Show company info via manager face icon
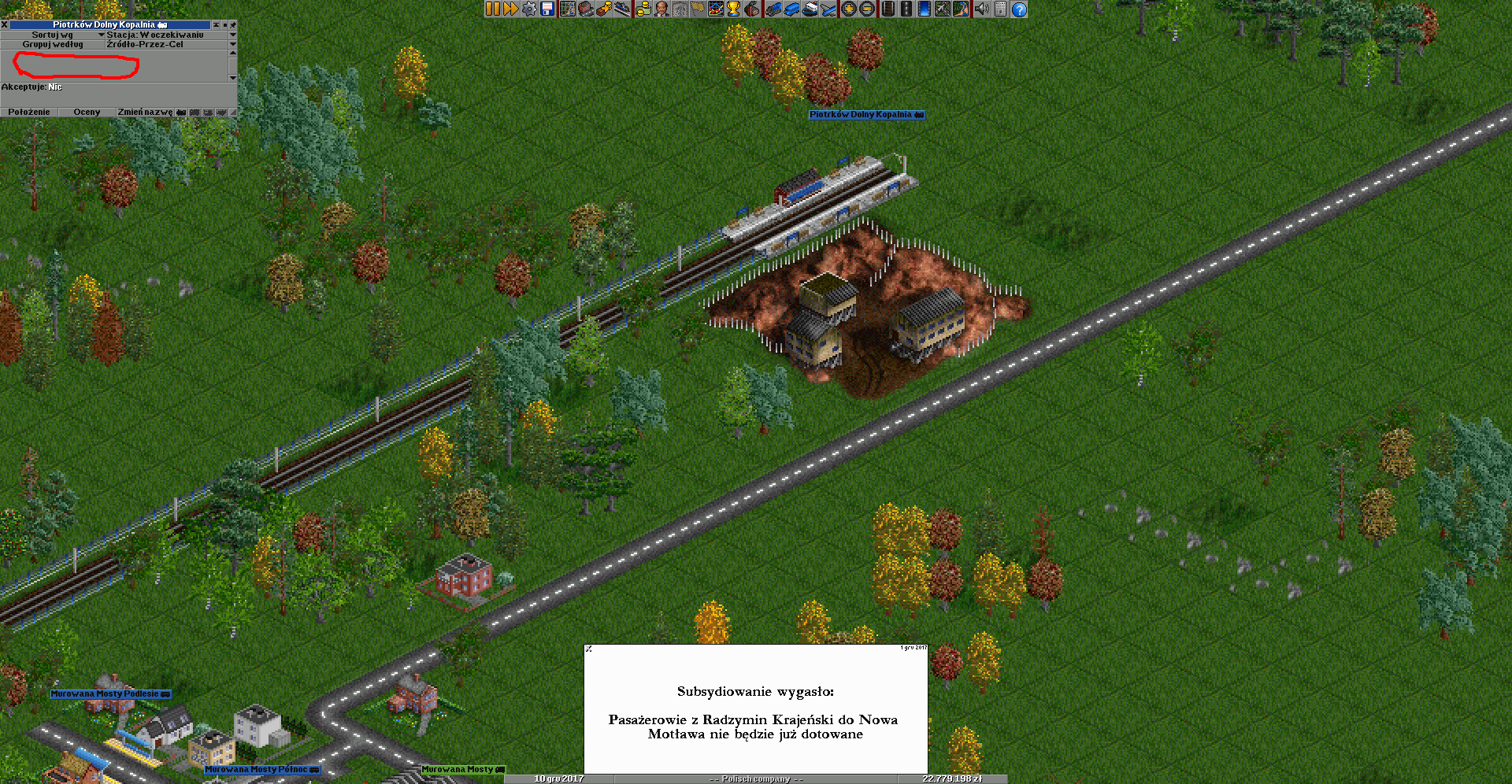This screenshot has width=1512, height=784. tap(661, 9)
